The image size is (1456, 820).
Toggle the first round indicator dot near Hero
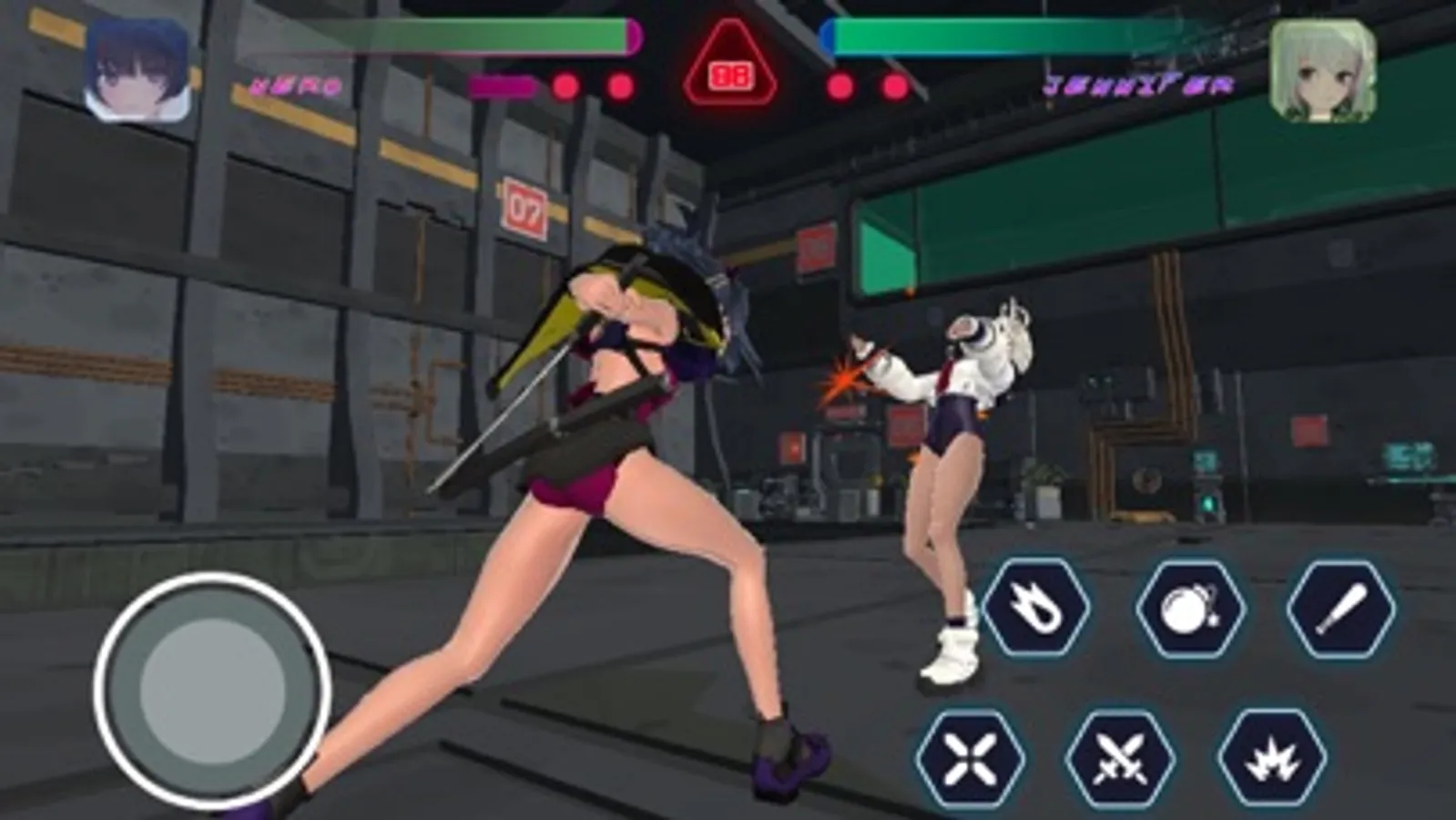[565, 85]
